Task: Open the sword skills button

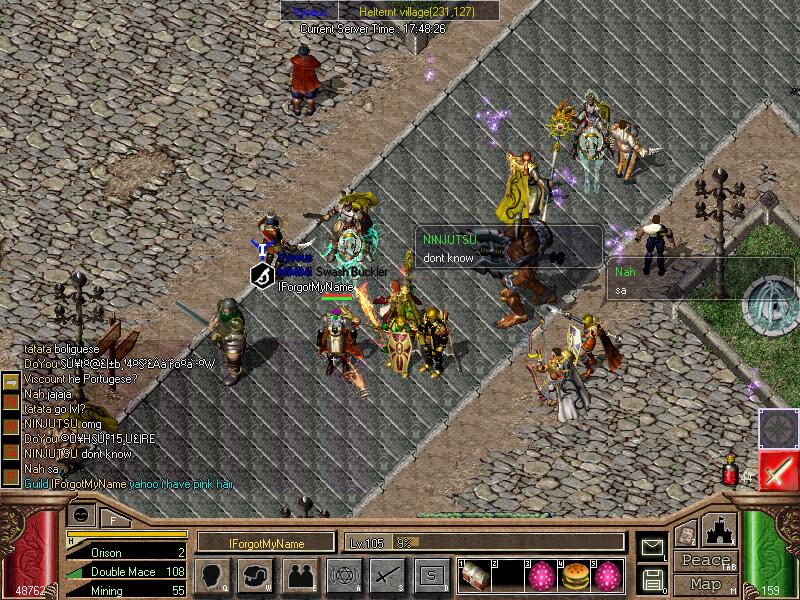Action: coord(387,575)
